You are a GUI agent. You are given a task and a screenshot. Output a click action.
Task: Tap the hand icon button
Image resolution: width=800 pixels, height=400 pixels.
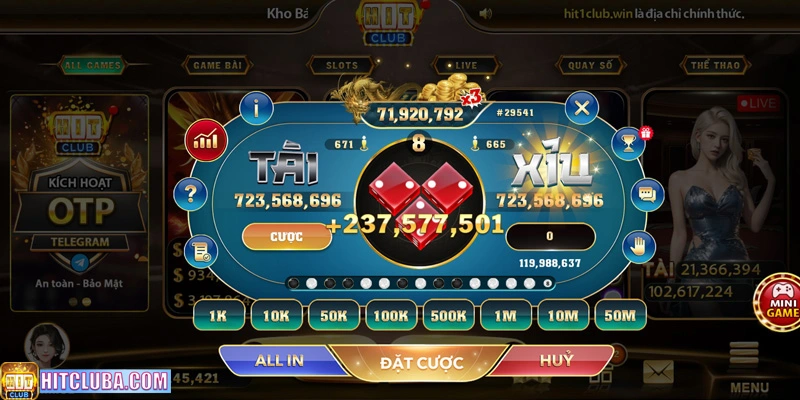click(637, 244)
